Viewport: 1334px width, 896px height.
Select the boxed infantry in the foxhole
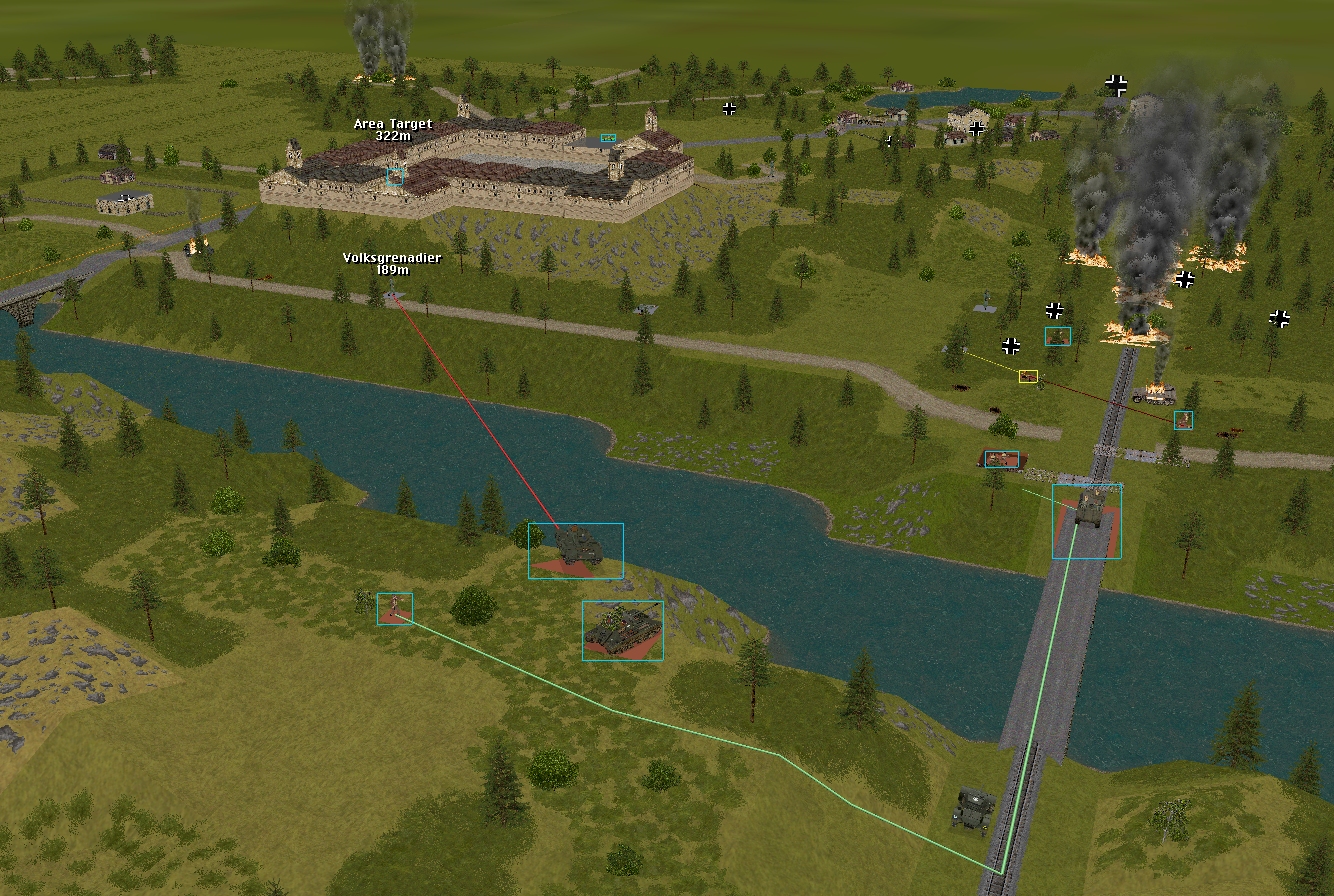[1001, 459]
